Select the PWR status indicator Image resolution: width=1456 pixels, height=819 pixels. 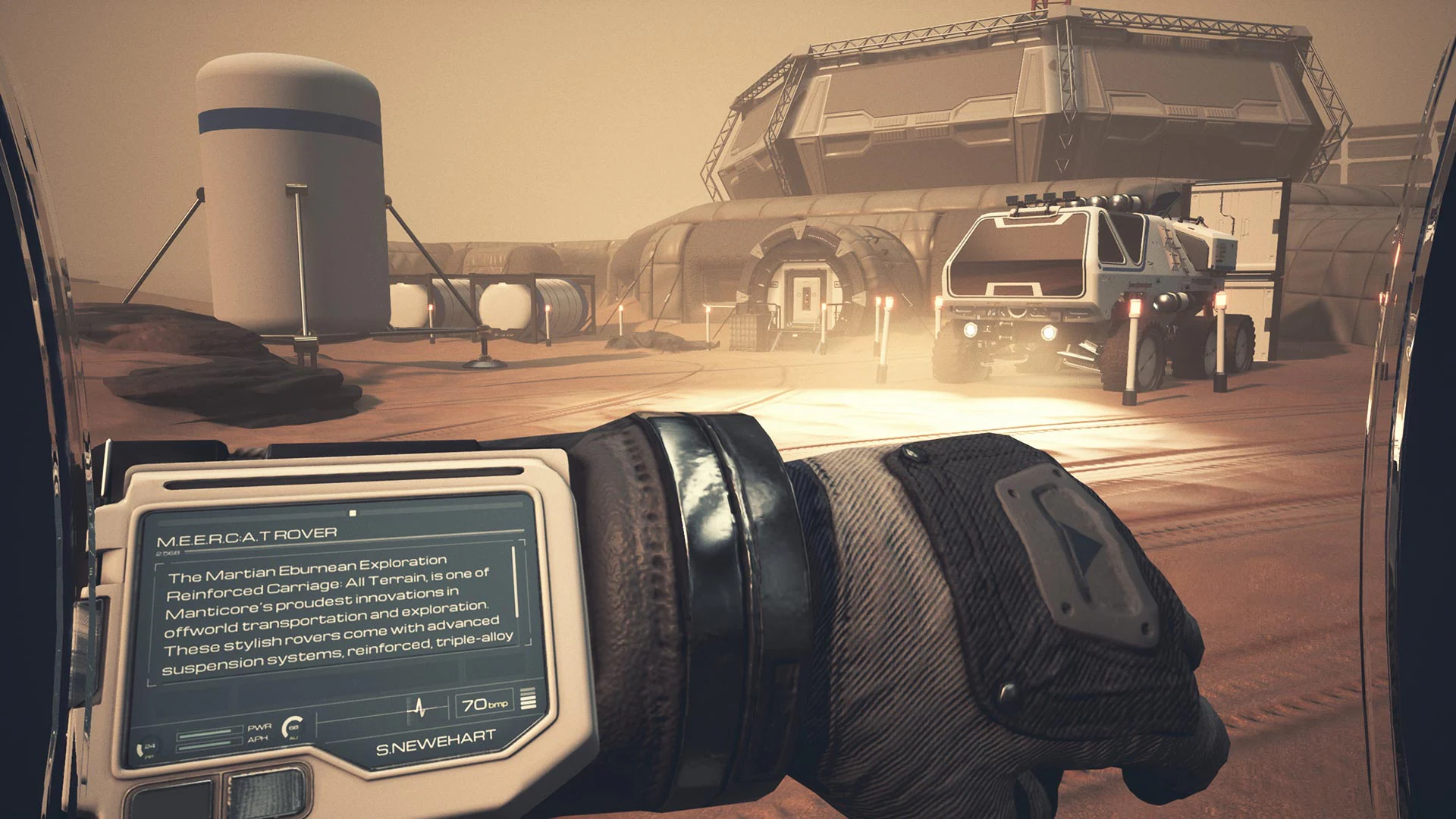click(x=260, y=726)
